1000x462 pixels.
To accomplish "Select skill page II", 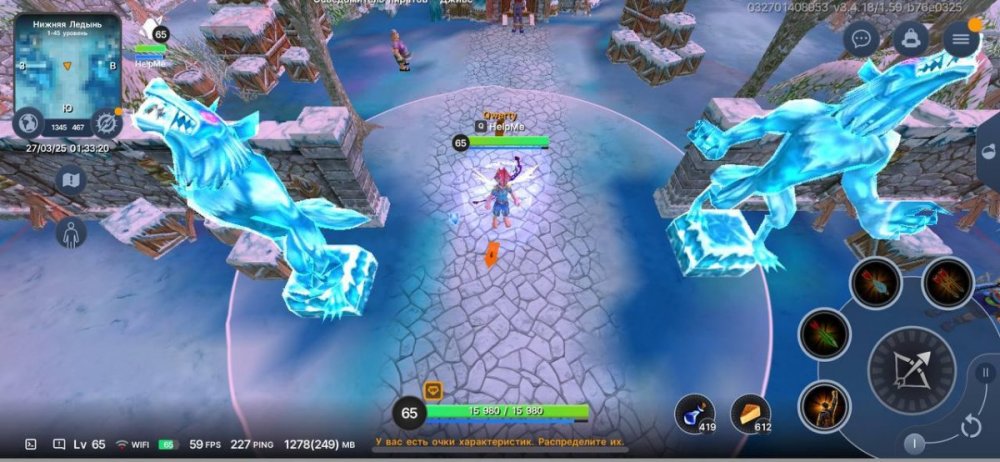I will pos(984,373).
